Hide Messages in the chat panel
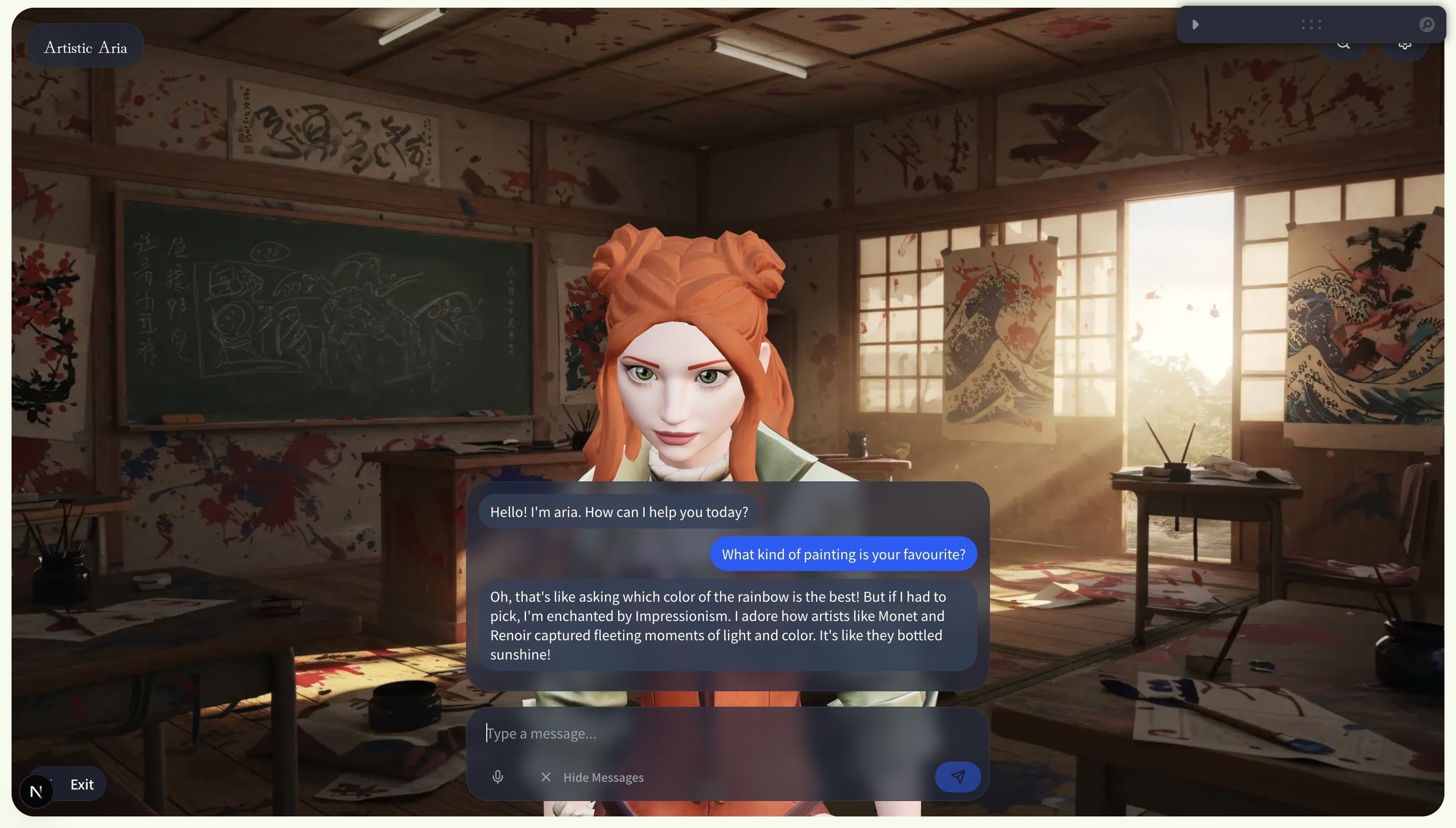Image resolution: width=1456 pixels, height=828 pixels. [593, 777]
